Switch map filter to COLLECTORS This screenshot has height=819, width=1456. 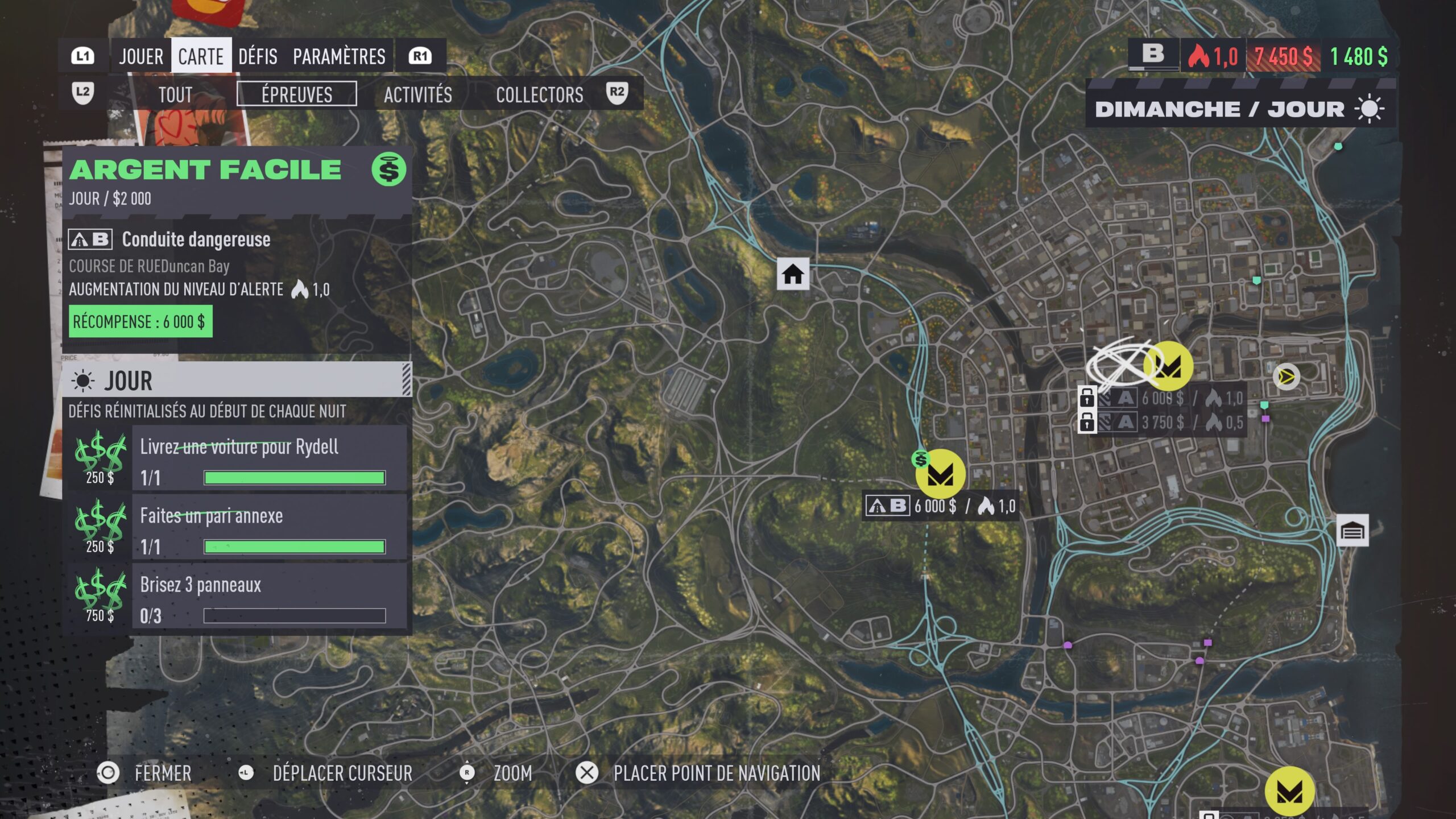pyautogui.click(x=539, y=94)
